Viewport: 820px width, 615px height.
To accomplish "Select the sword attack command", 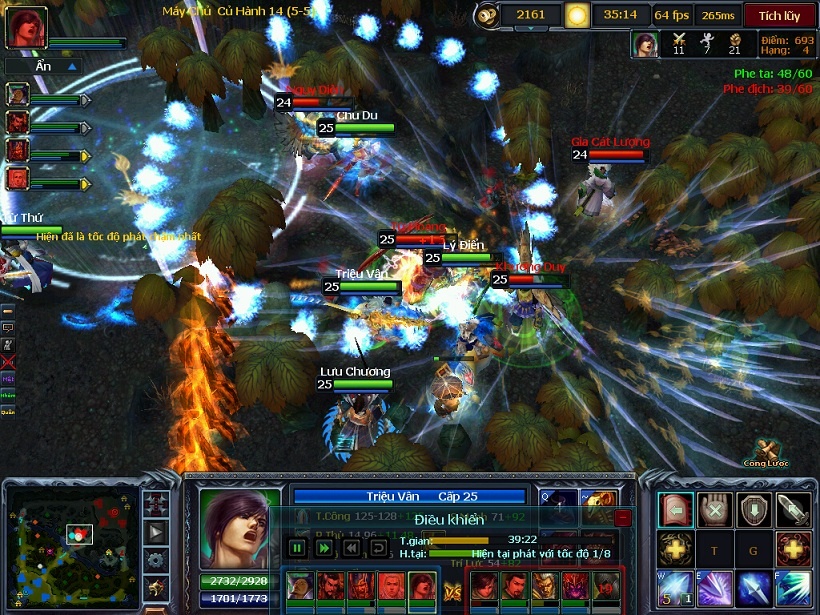I will 792,510.
